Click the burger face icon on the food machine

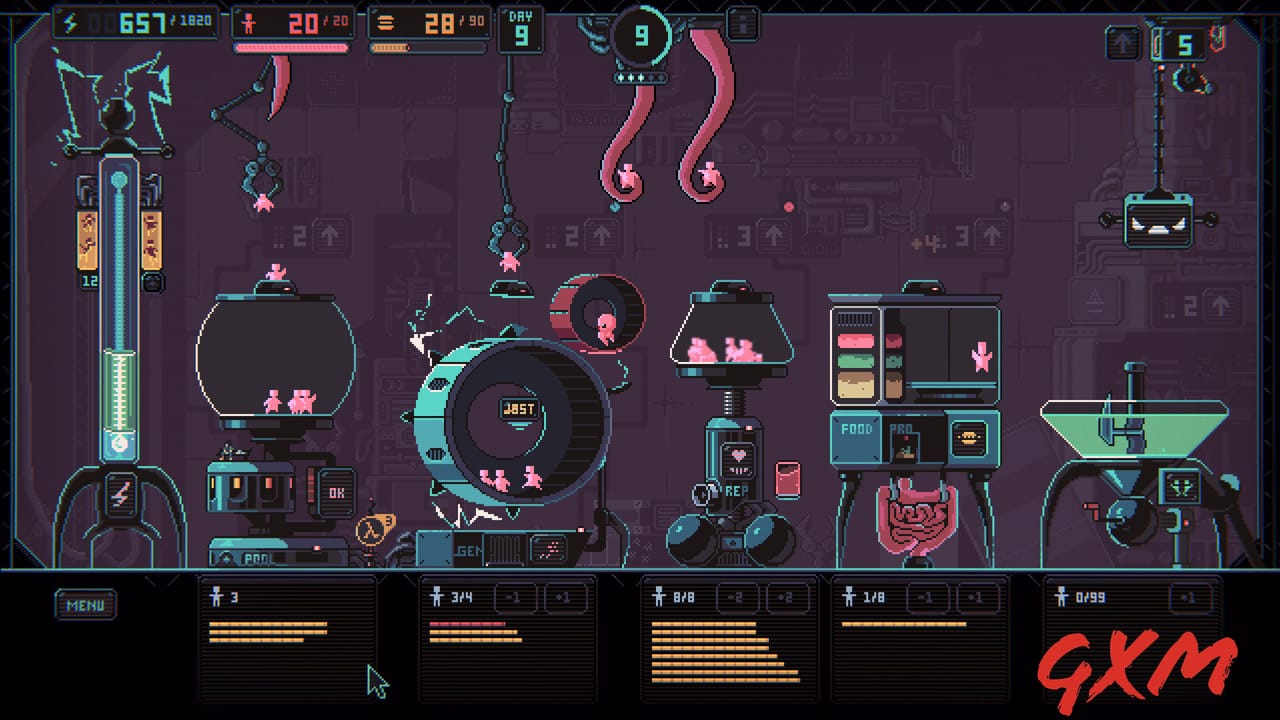click(970, 439)
